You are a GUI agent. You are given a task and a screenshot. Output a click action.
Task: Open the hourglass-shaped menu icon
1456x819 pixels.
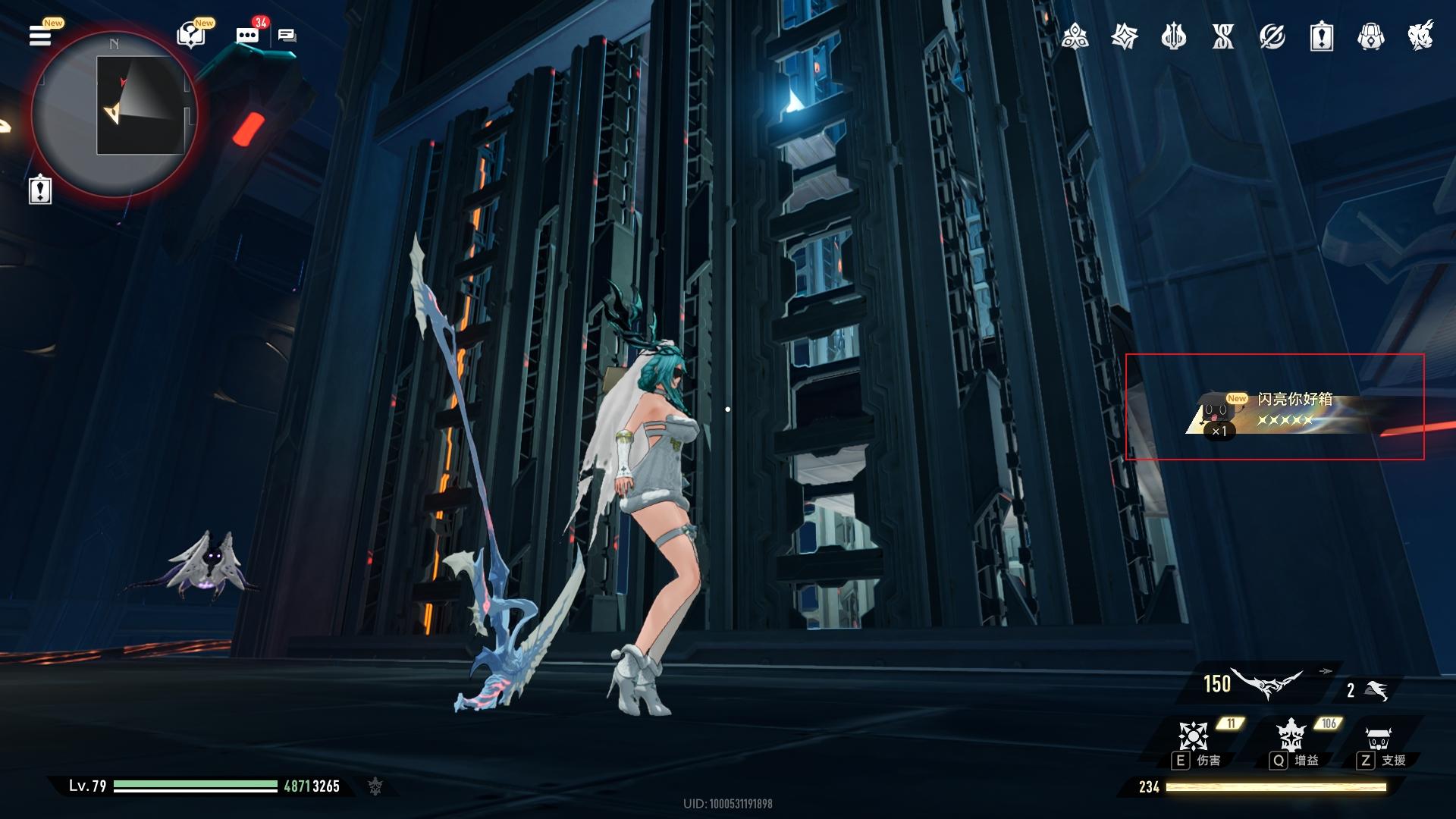1222,36
